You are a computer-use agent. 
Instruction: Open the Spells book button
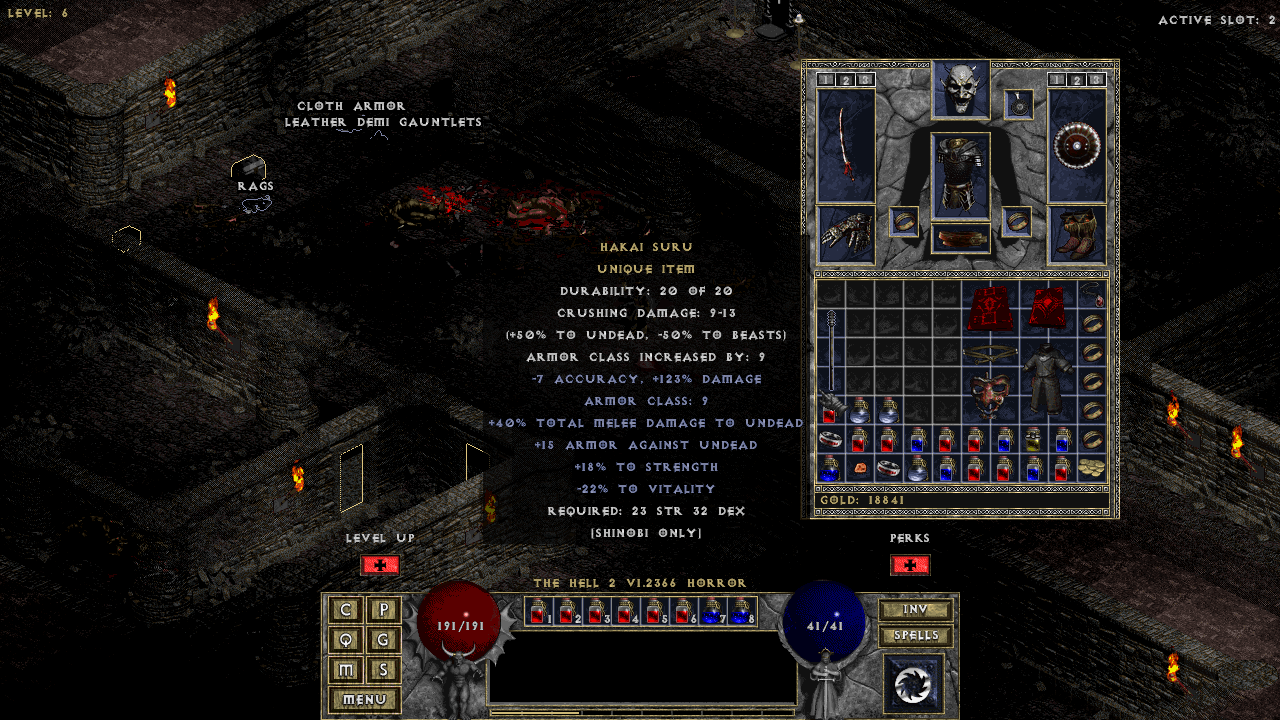click(x=915, y=636)
